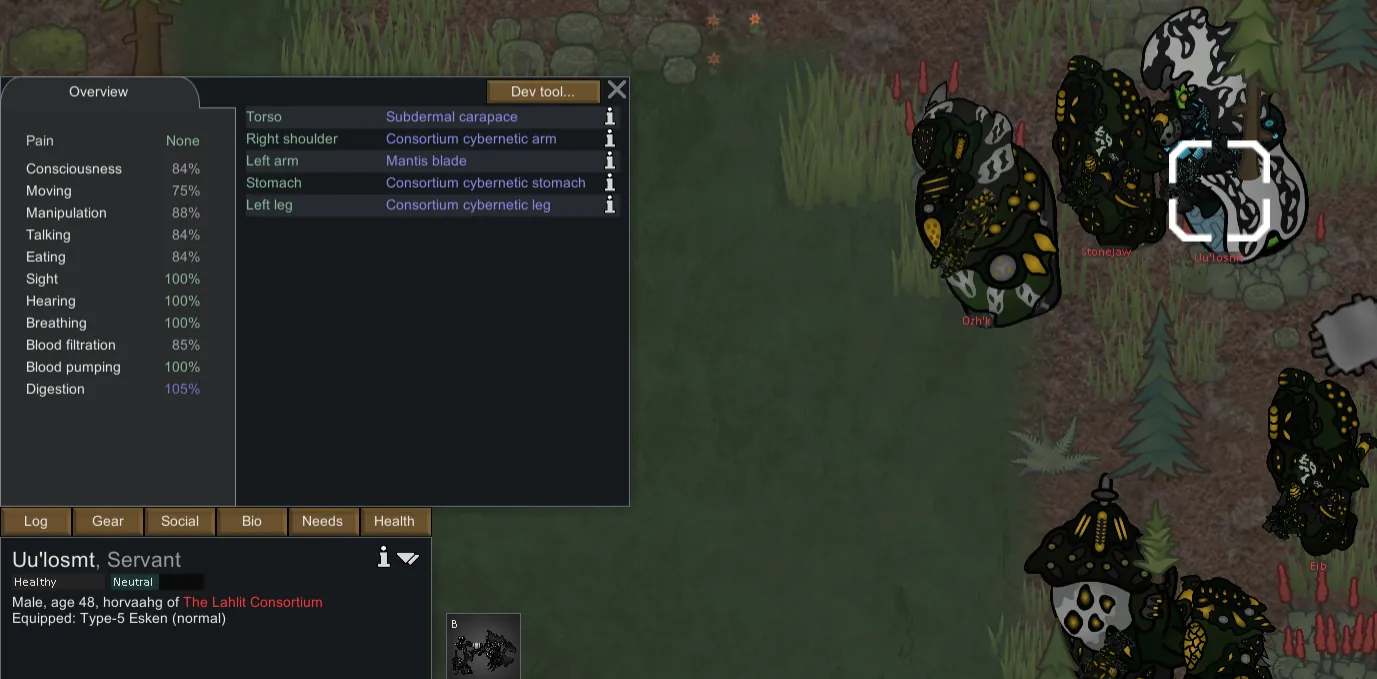Show Consortium cybernetic stomach info
Screen dimensions: 1377x679
[610, 183]
